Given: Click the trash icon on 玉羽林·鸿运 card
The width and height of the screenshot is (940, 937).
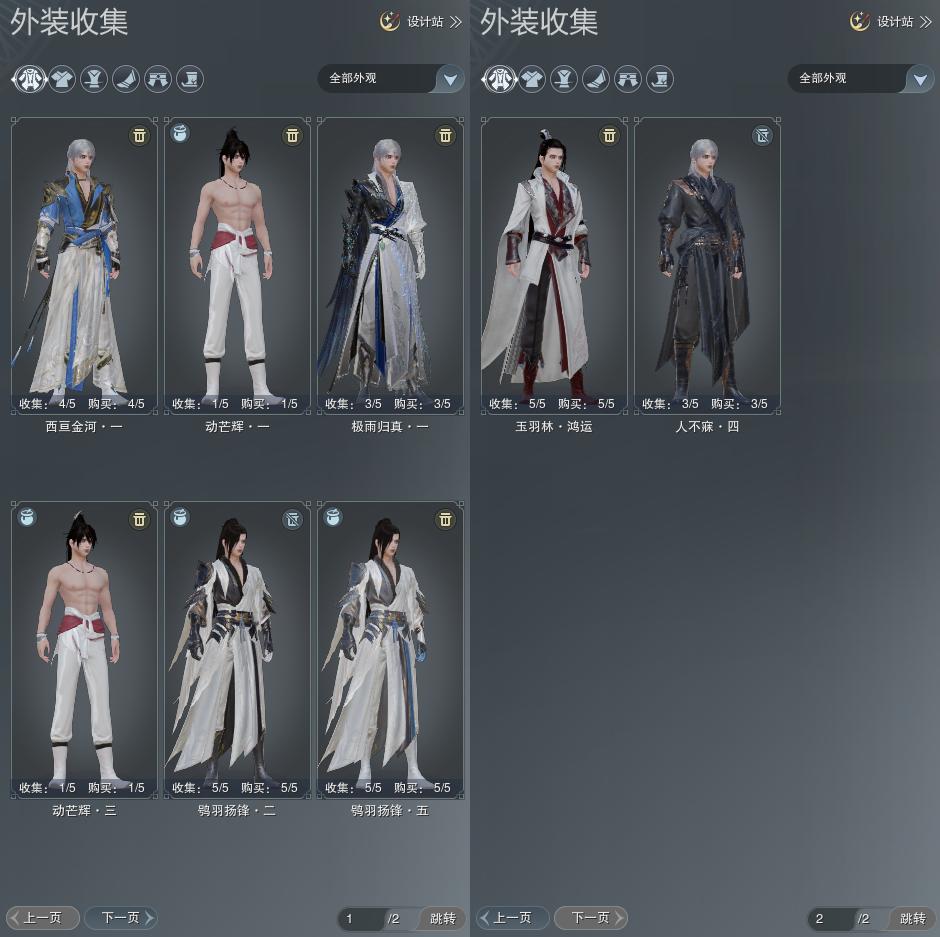Looking at the screenshot, I should pyautogui.click(x=609, y=135).
